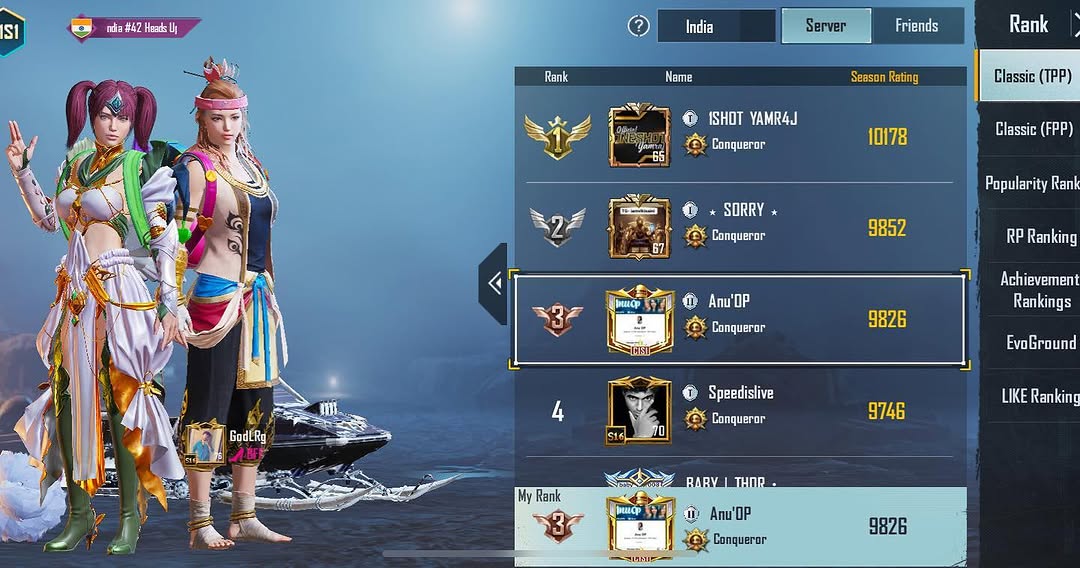Collapse the panel with the left arrow
Image resolution: width=1080 pixels, height=568 pixels.
click(494, 284)
